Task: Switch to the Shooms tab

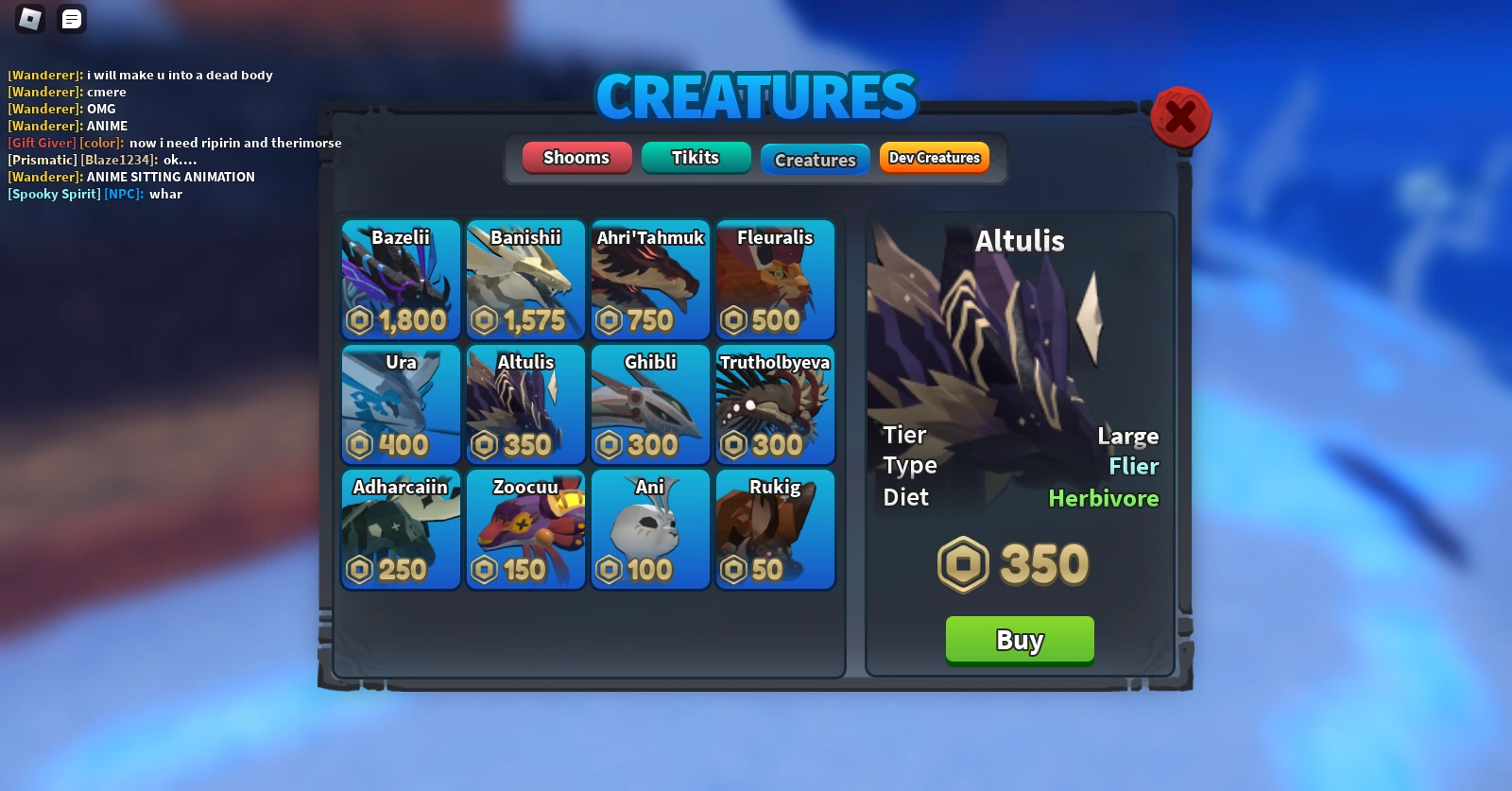Action: (x=576, y=158)
